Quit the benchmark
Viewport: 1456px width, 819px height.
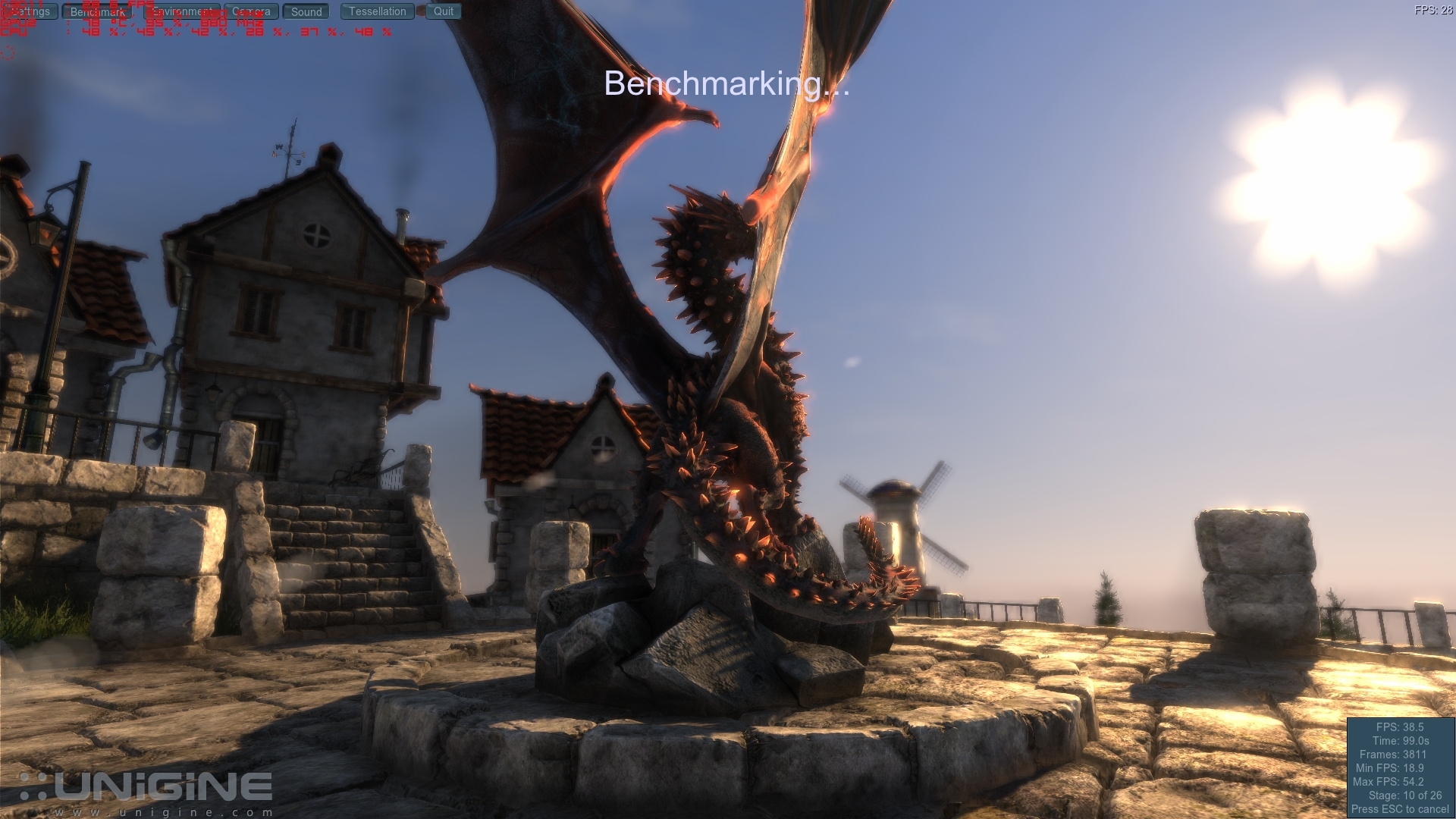(x=444, y=11)
